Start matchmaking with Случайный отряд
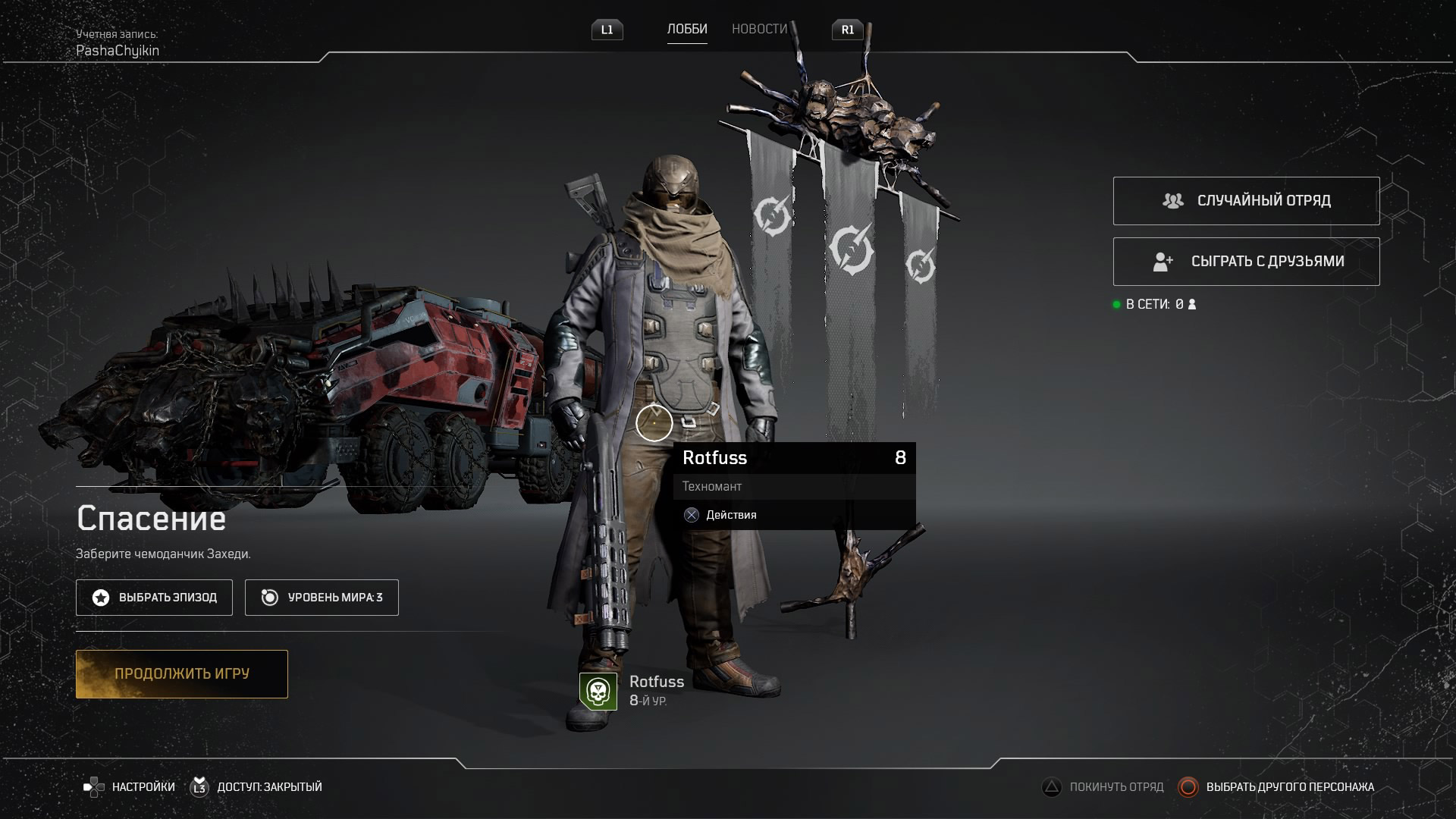The width and height of the screenshot is (1456, 819). pyautogui.click(x=1246, y=201)
